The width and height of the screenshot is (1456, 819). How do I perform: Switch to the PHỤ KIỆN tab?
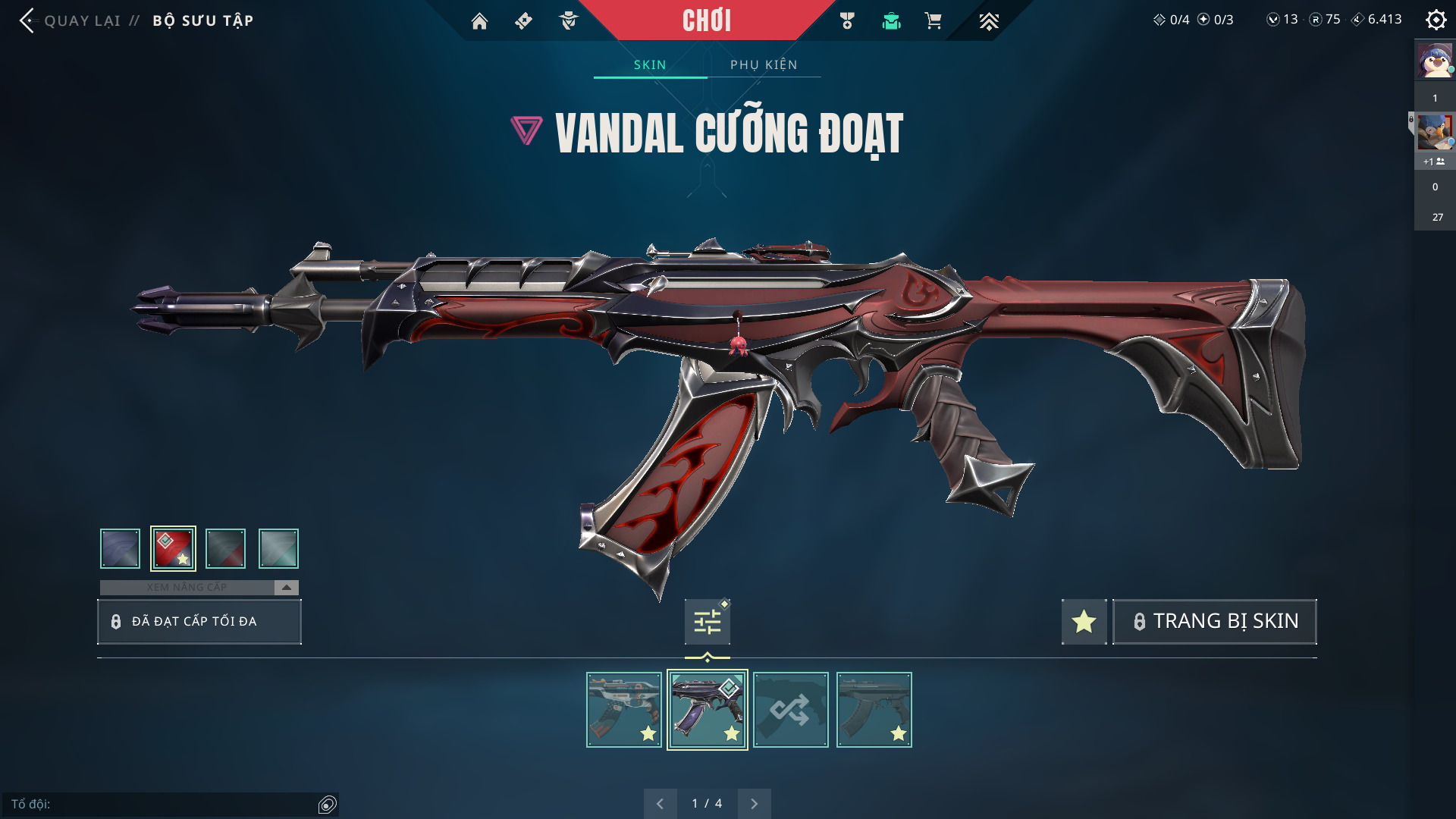[764, 64]
